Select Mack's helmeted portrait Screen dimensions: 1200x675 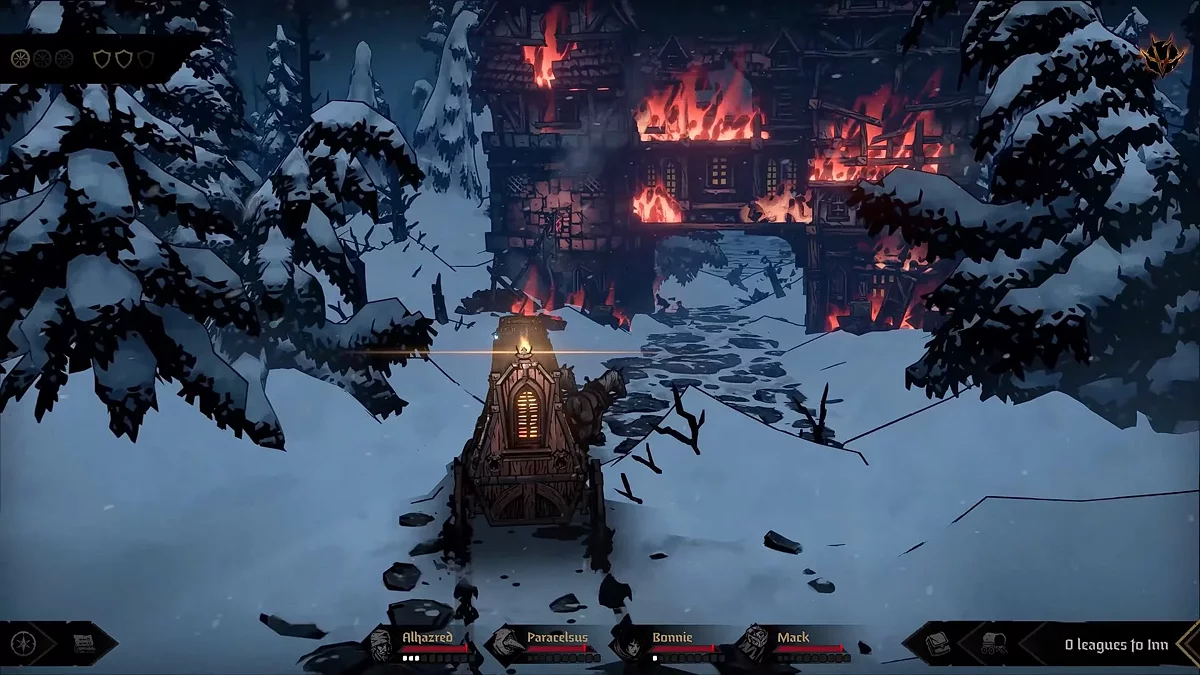755,645
